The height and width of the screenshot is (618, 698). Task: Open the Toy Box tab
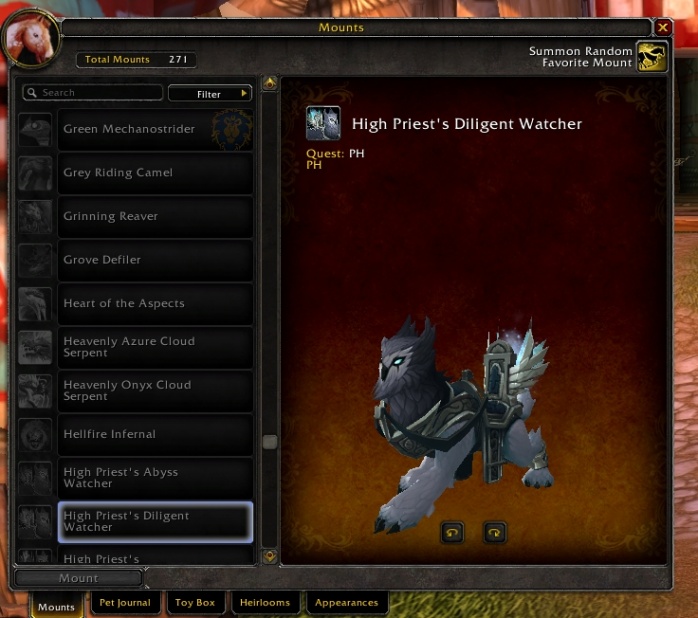pos(195,603)
